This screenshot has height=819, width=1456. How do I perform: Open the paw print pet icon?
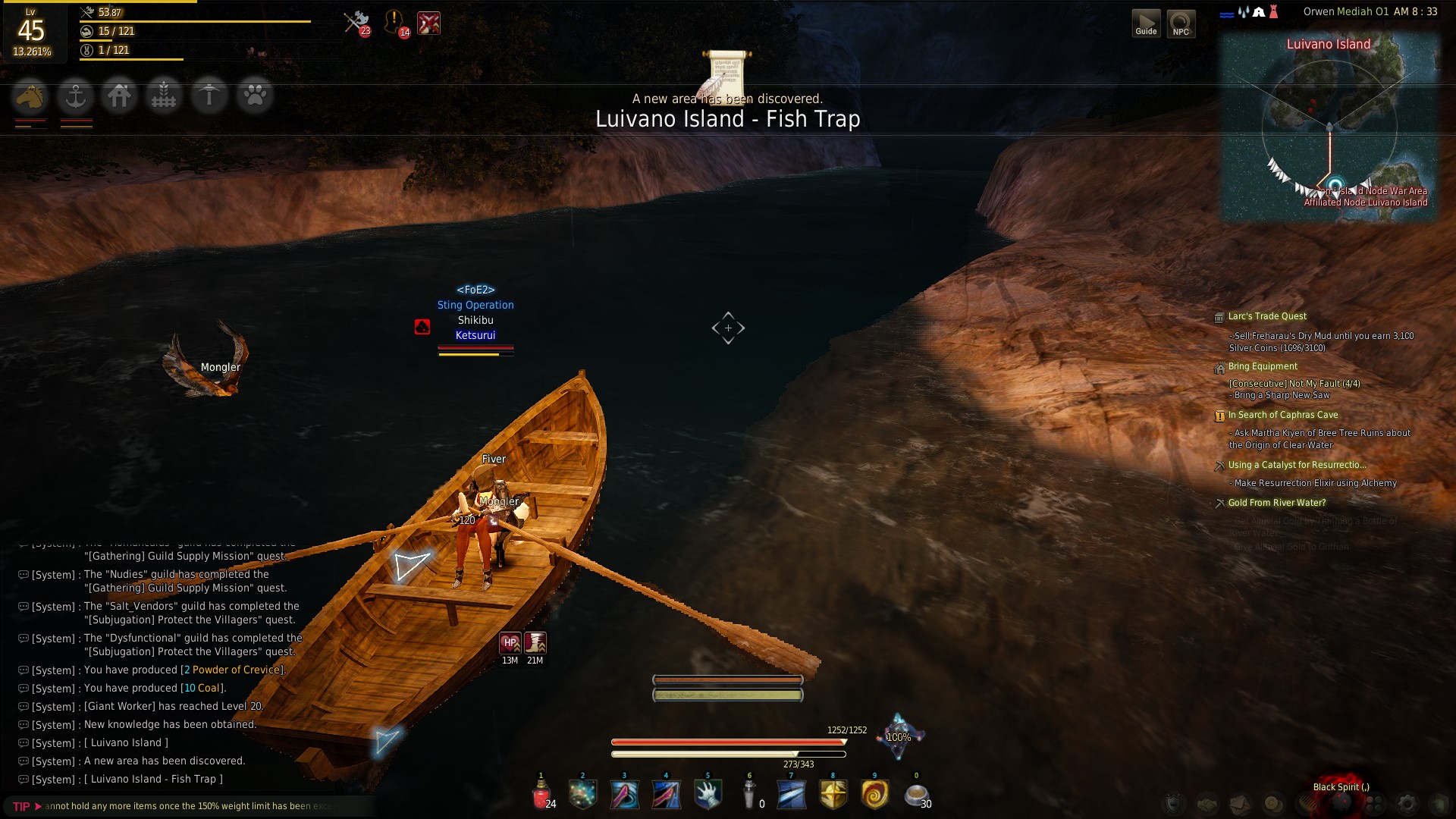point(254,96)
